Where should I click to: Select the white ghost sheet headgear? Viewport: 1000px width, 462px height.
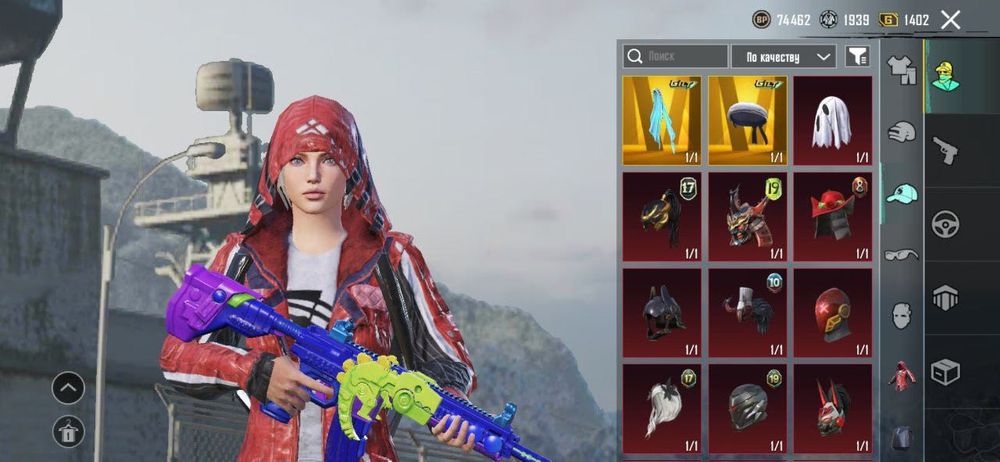tap(832, 120)
